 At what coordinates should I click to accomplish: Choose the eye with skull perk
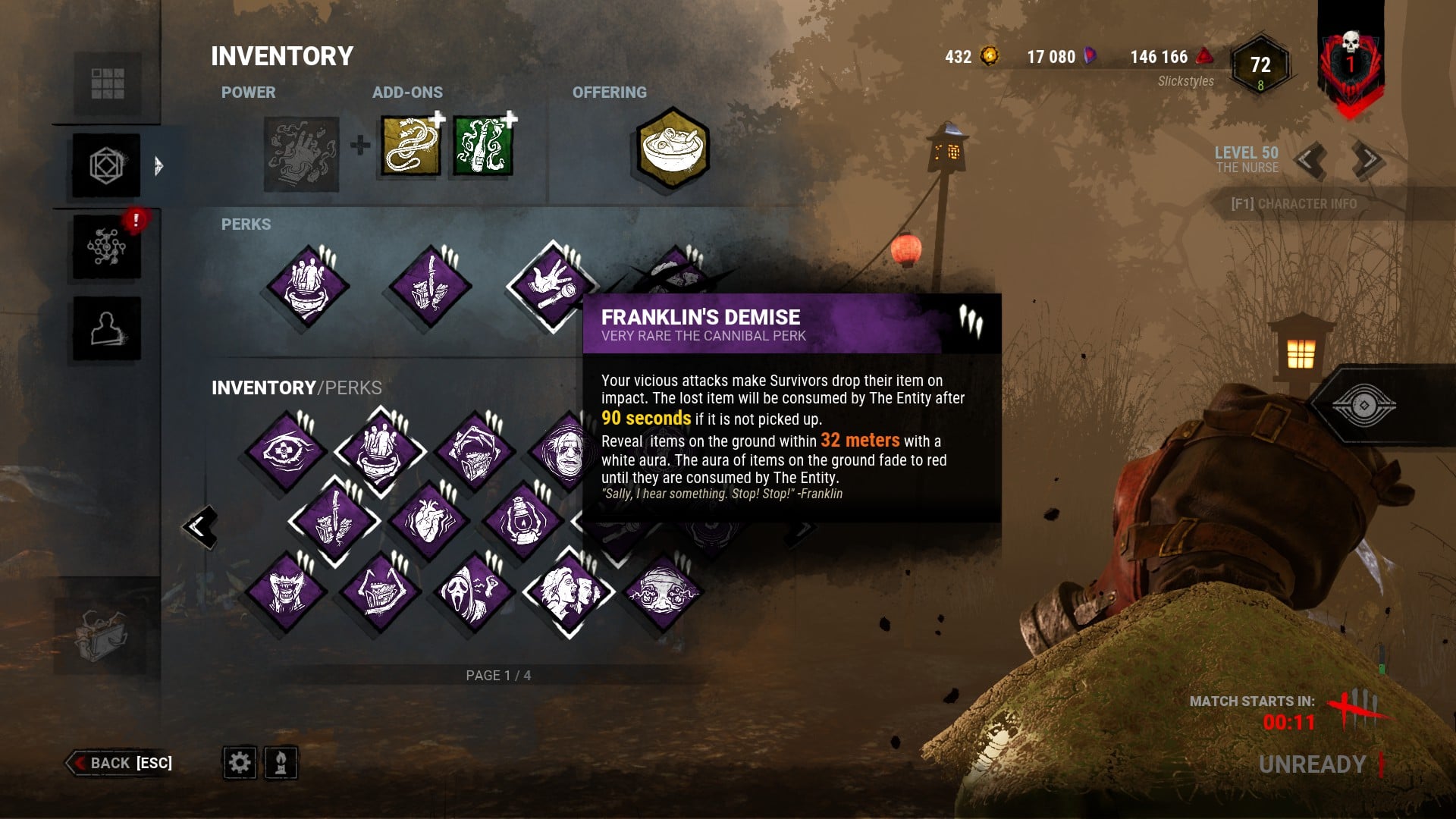pyautogui.click(x=285, y=452)
